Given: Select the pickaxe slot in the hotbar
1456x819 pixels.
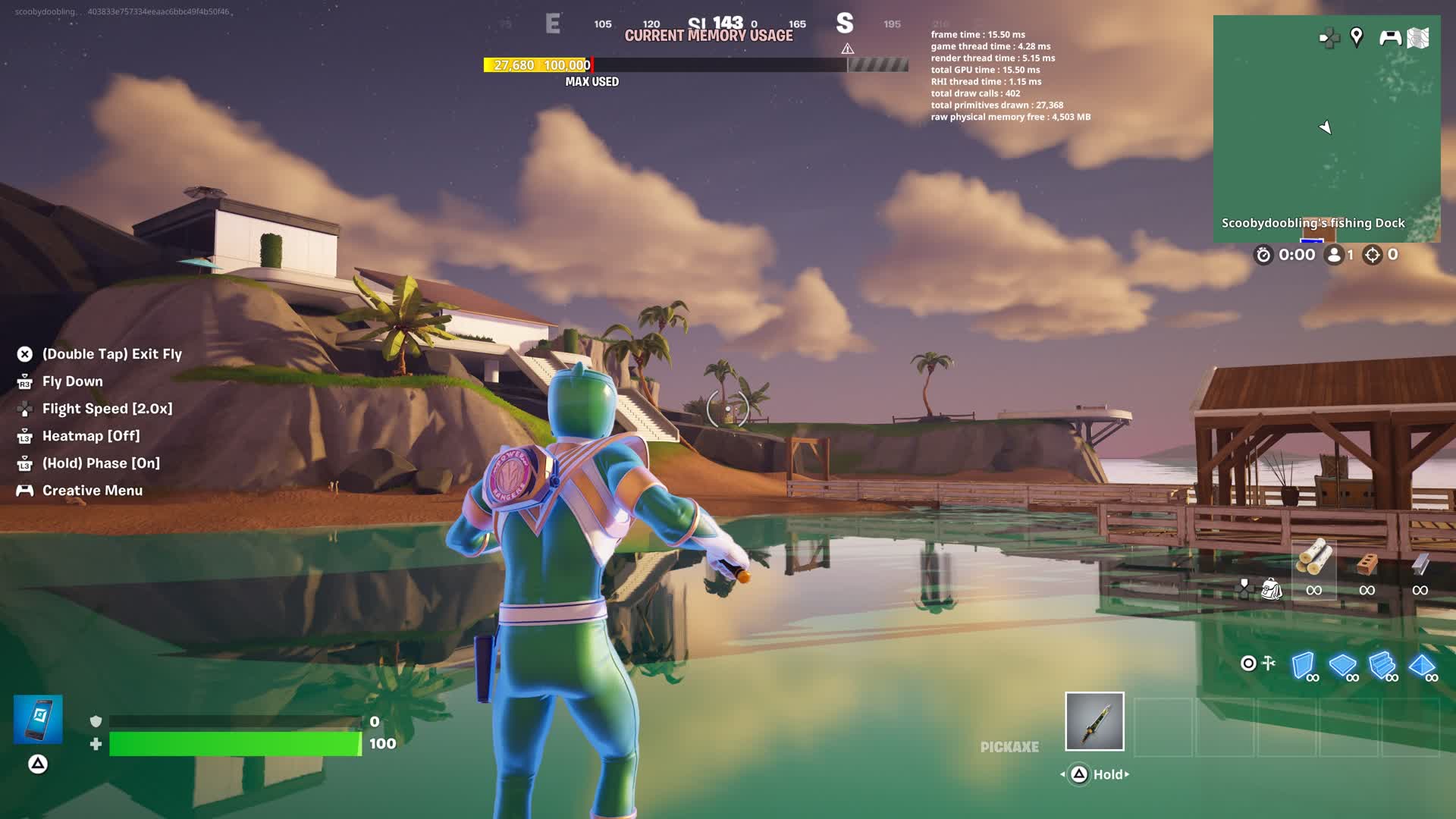Looking at the screenshot, I should [x=1094, y=721].
